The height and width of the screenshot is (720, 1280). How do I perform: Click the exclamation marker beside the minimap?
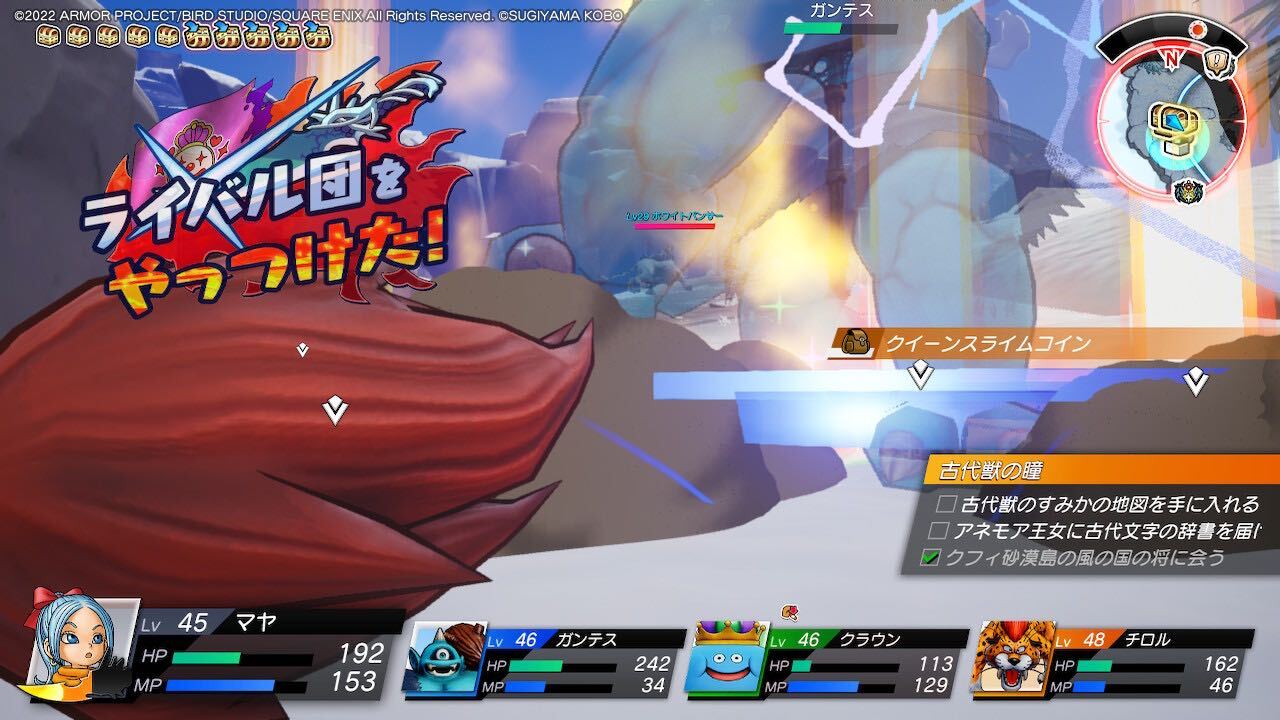point(1216,60)
